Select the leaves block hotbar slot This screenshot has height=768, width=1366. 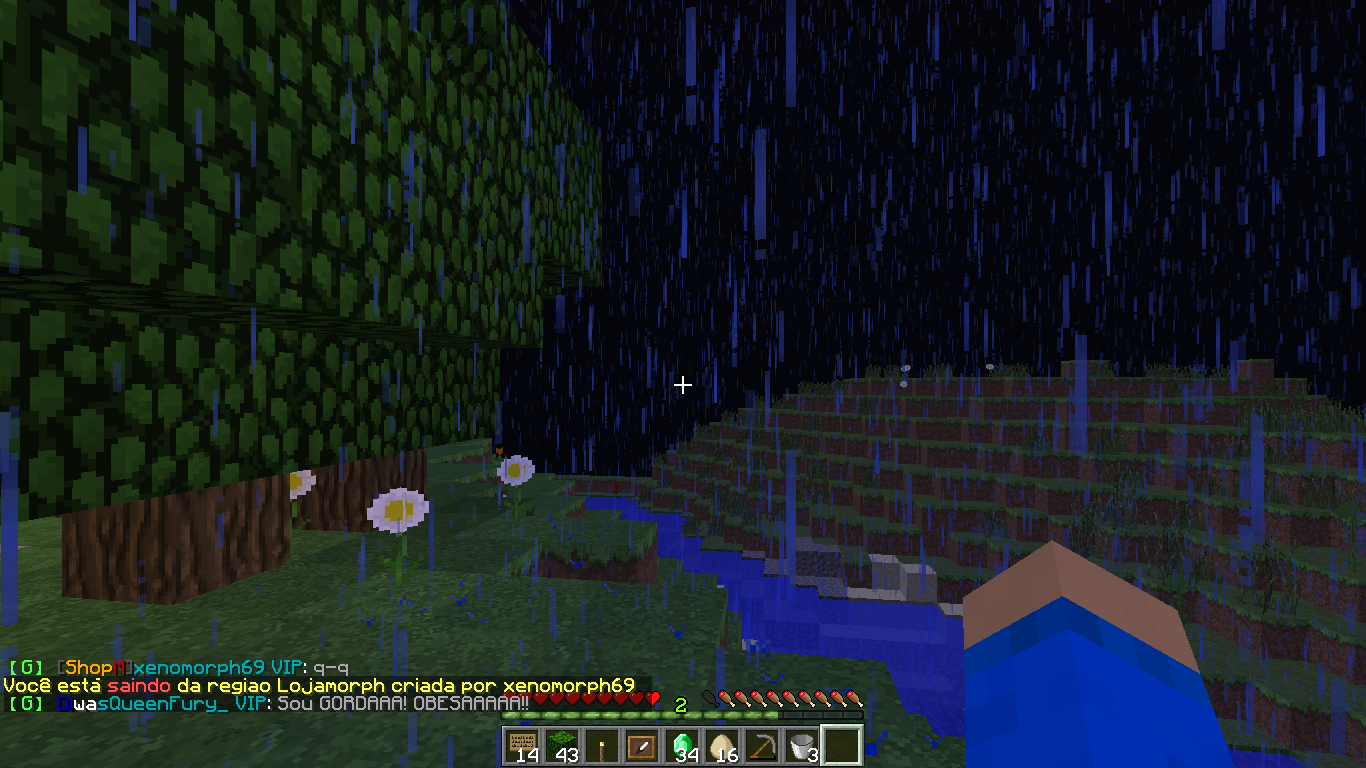[562, 745]
